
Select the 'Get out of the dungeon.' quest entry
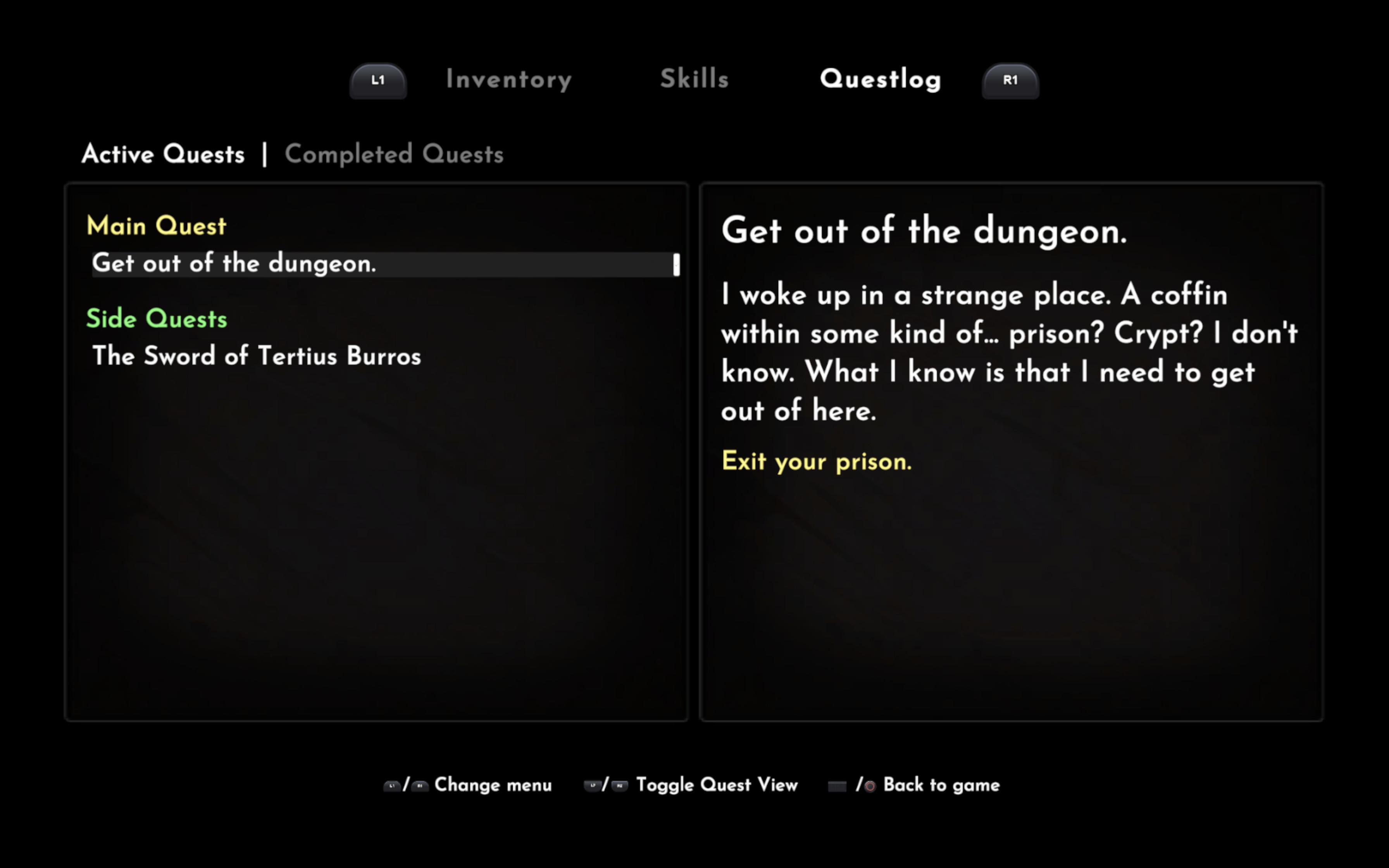click(234, 263)
